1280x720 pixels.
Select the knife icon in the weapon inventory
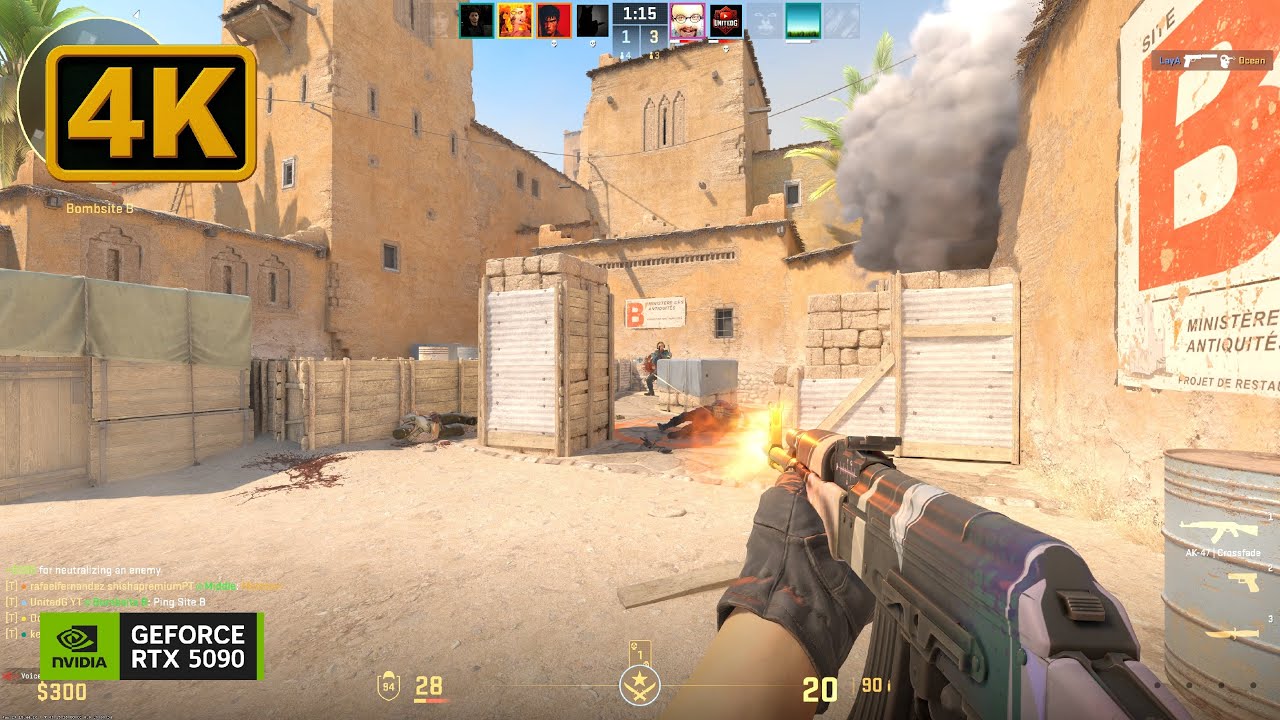point(1230,634)
